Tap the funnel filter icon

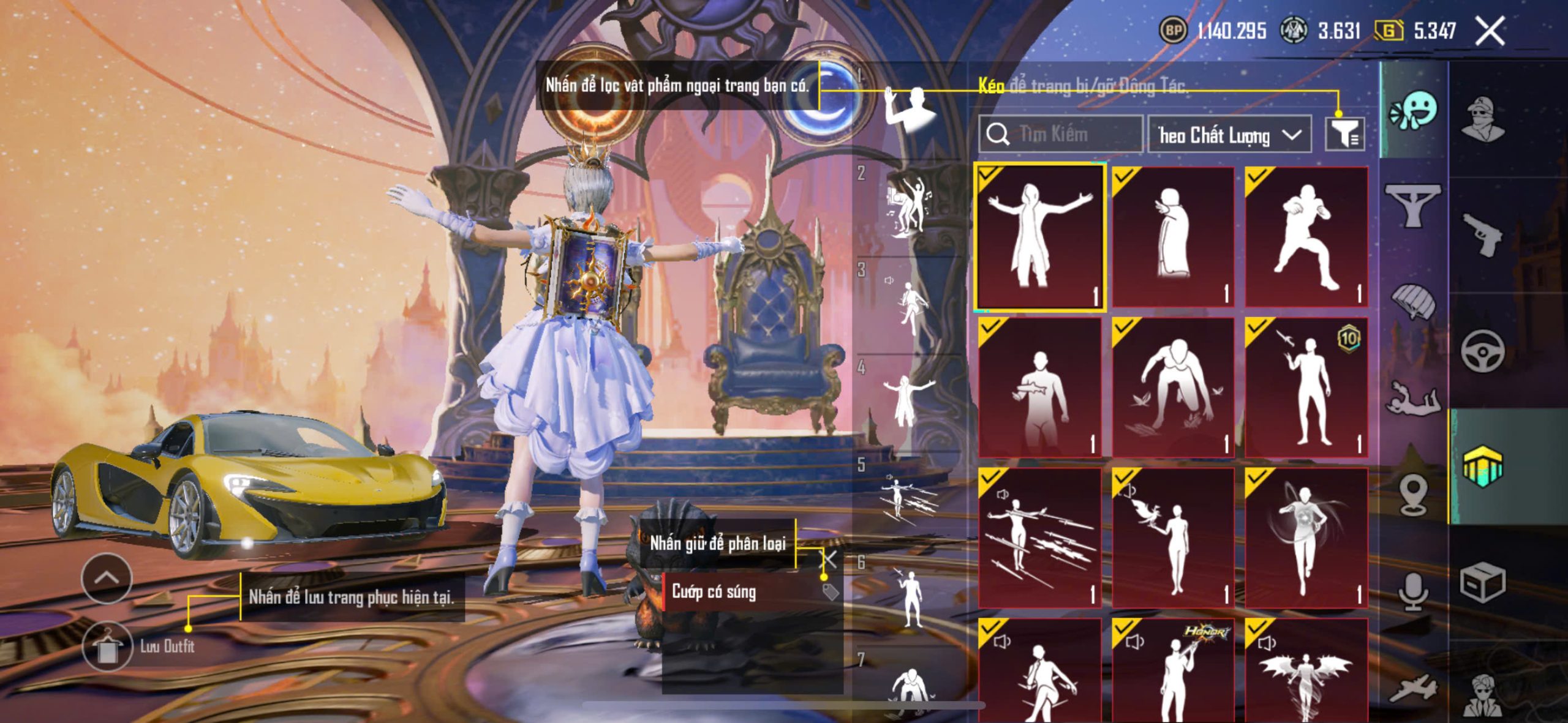[1344, 133]
